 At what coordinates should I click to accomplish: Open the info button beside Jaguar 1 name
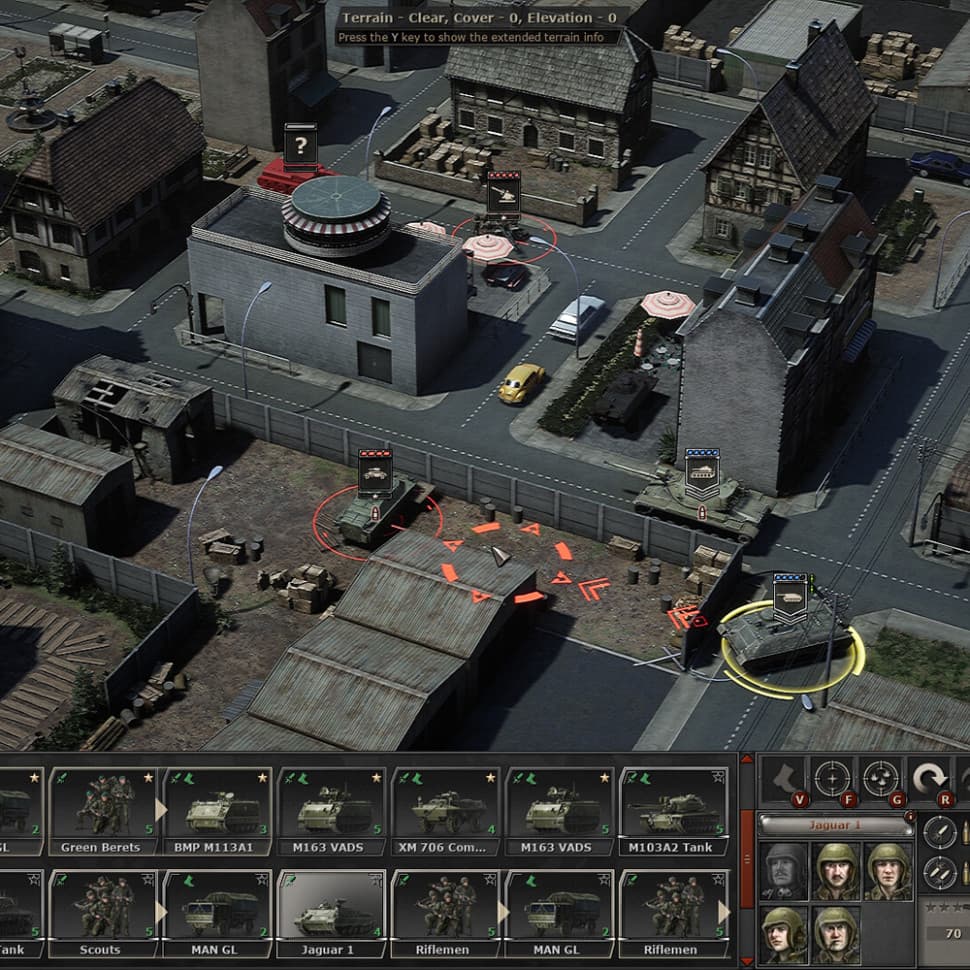click(909, 817)
